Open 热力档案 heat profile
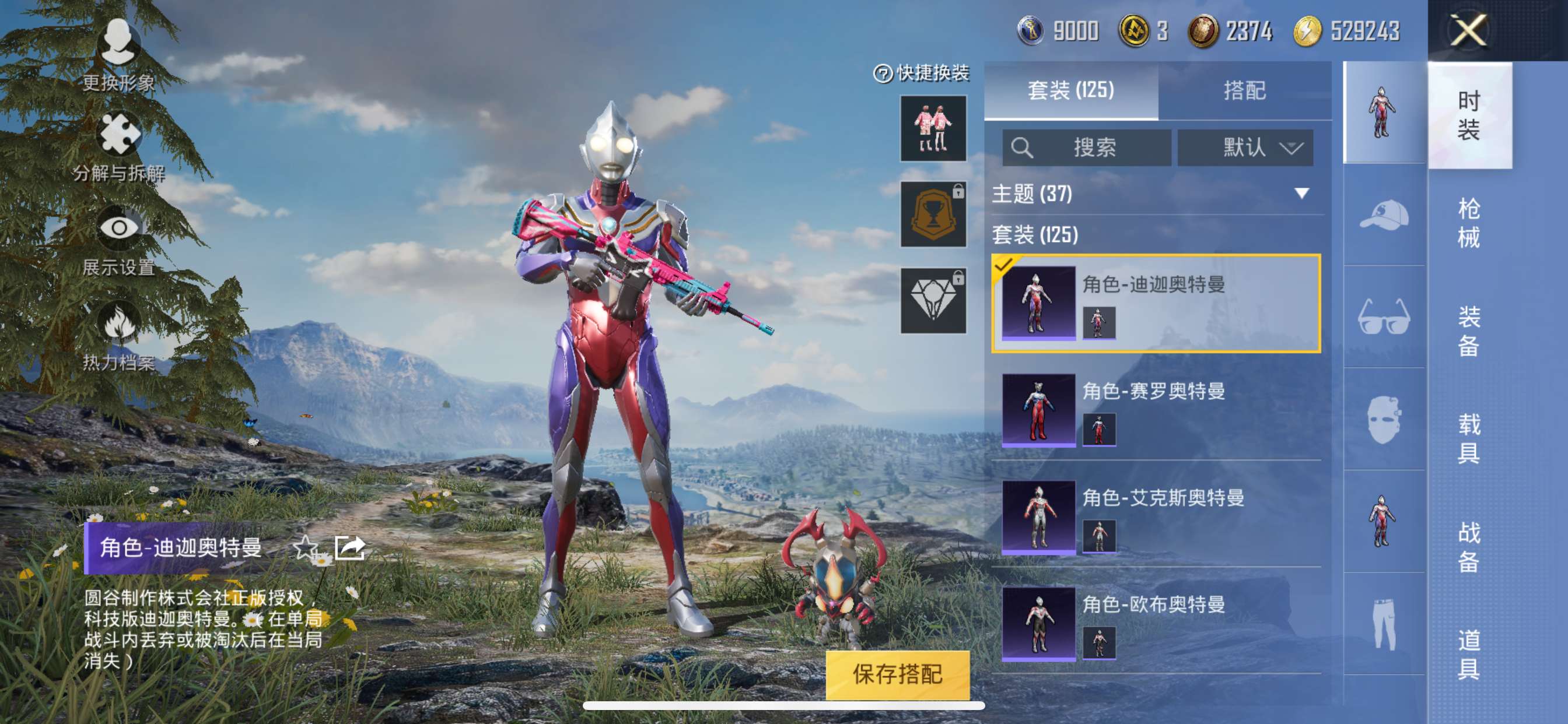Viewport: 1568px width, 724px height. click(x=118, y=336)
